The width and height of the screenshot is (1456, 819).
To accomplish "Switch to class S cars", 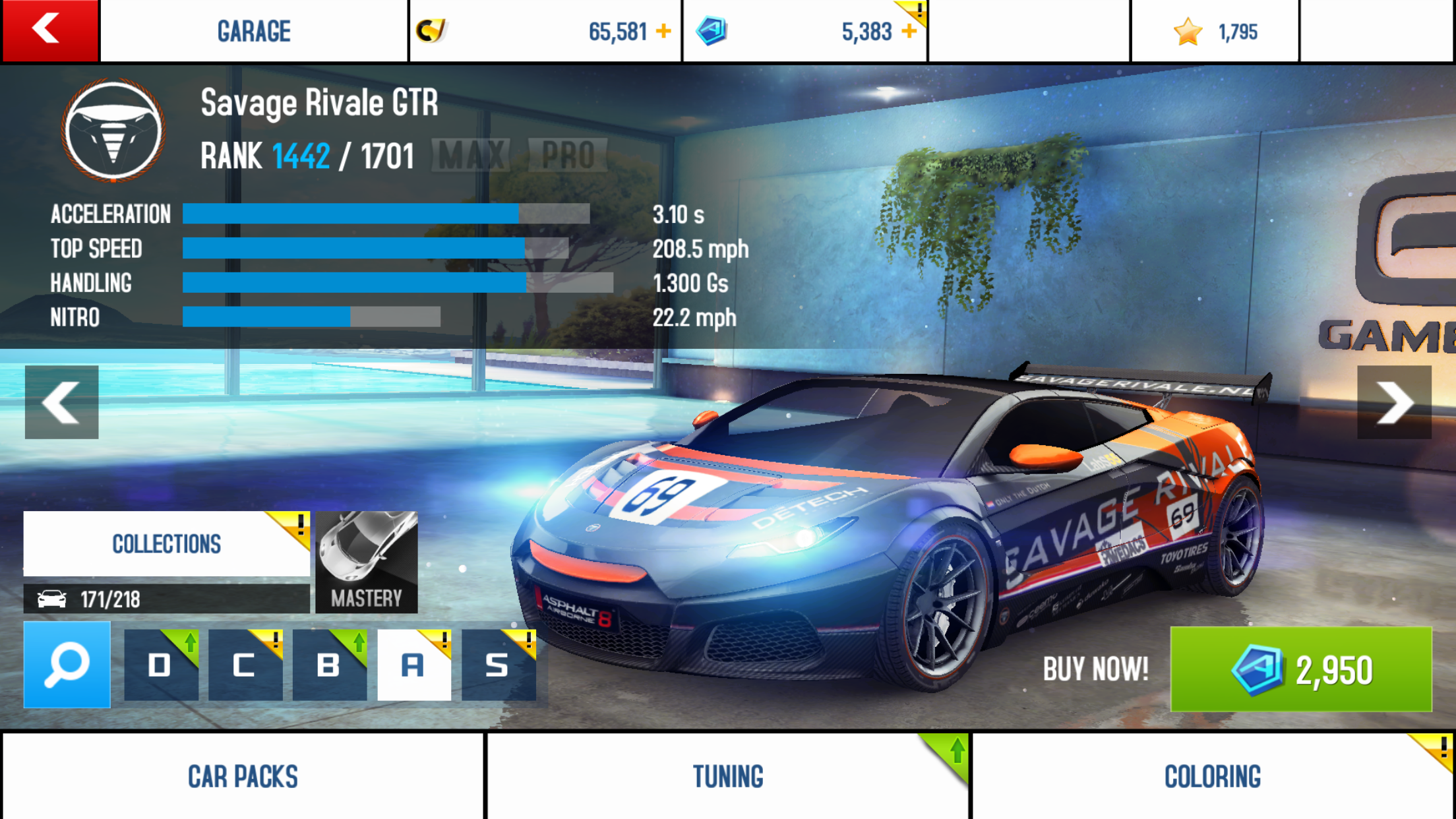I will 498,665.
